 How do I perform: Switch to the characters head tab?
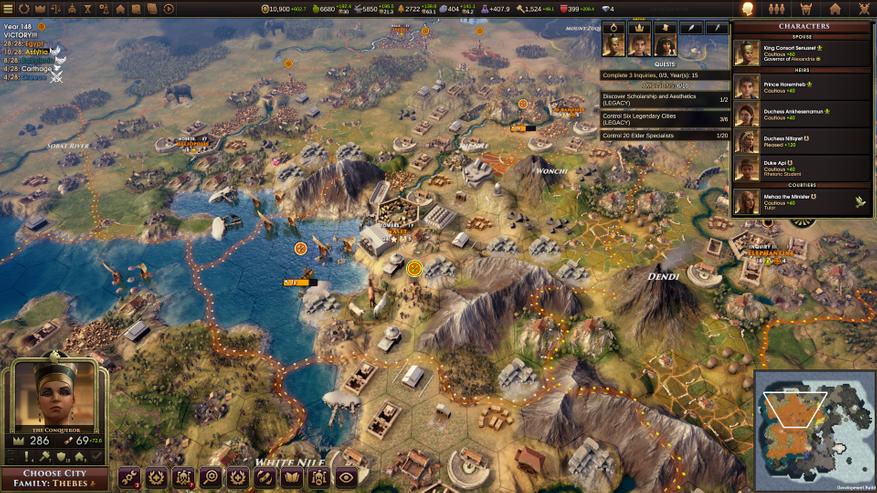[747, 8]
